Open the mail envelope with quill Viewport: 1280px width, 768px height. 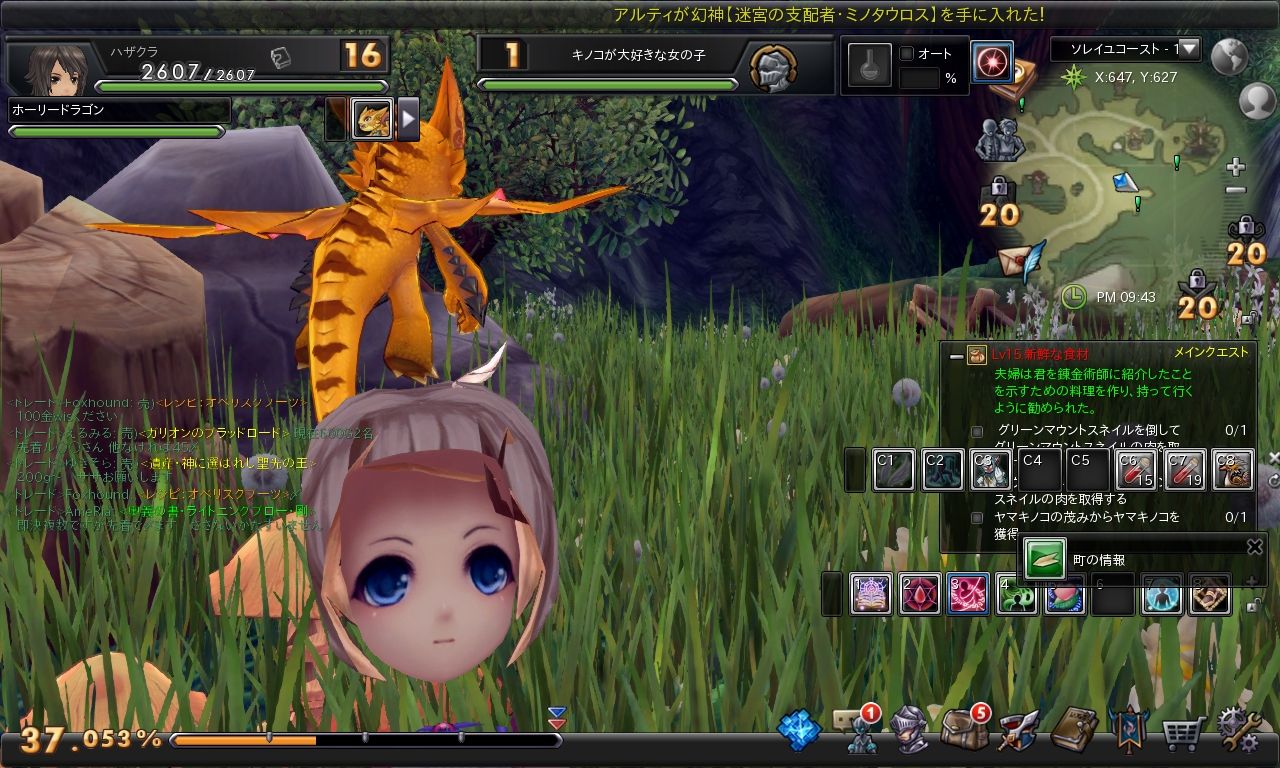click(x=1020, y=259)
